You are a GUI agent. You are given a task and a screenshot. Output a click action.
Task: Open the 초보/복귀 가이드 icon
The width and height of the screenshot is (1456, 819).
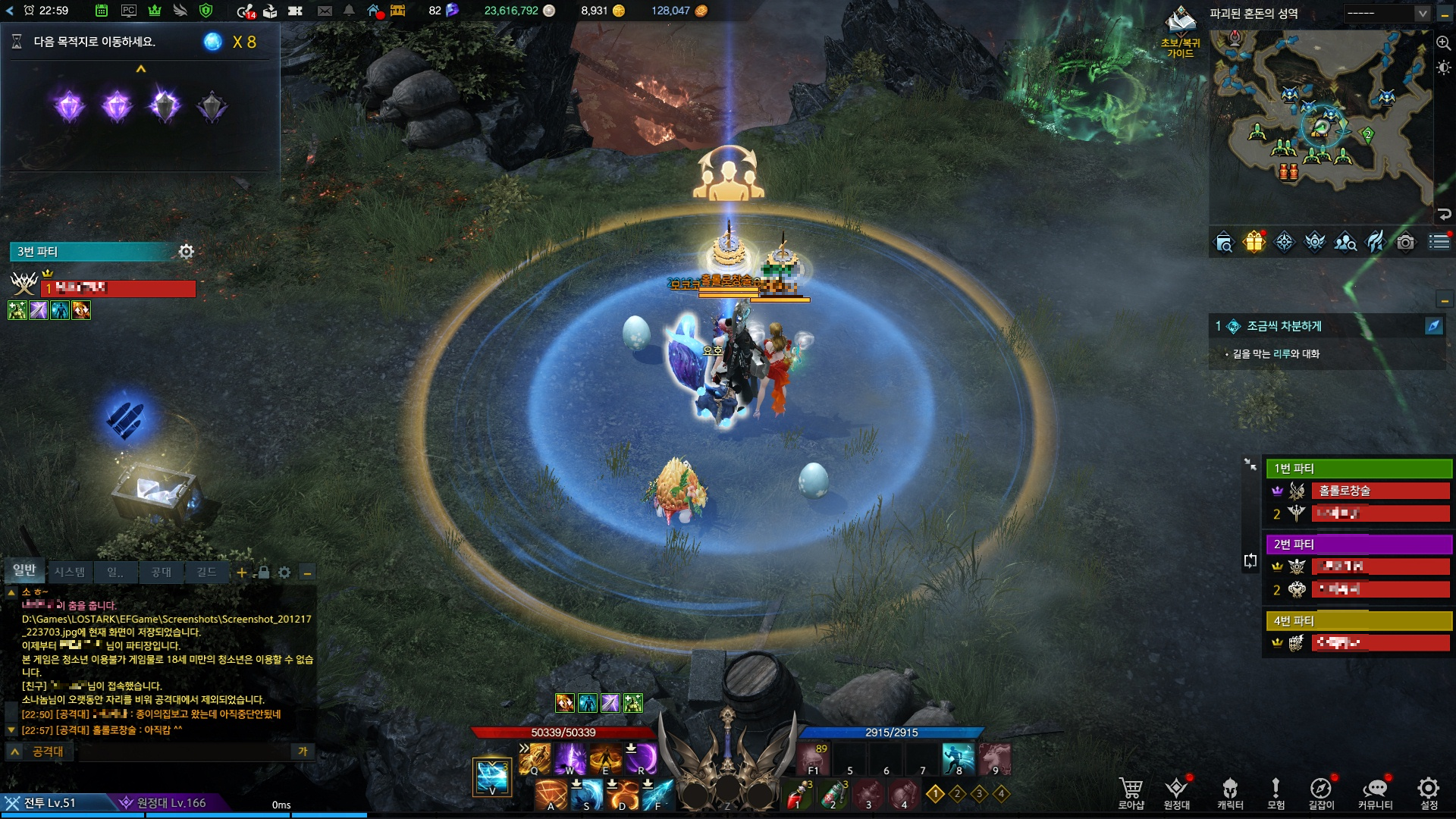click(1180, 32)
